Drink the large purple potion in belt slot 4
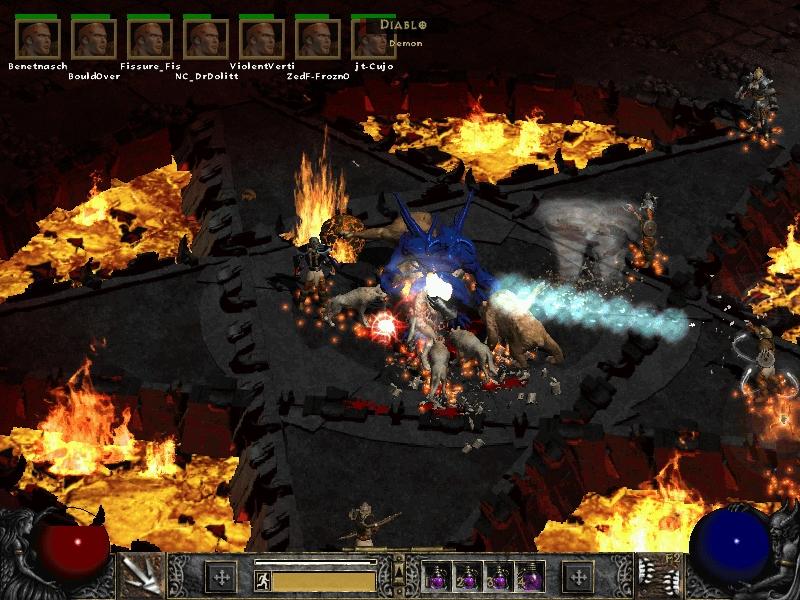The image size is (800, 600). tap(530, 577)
